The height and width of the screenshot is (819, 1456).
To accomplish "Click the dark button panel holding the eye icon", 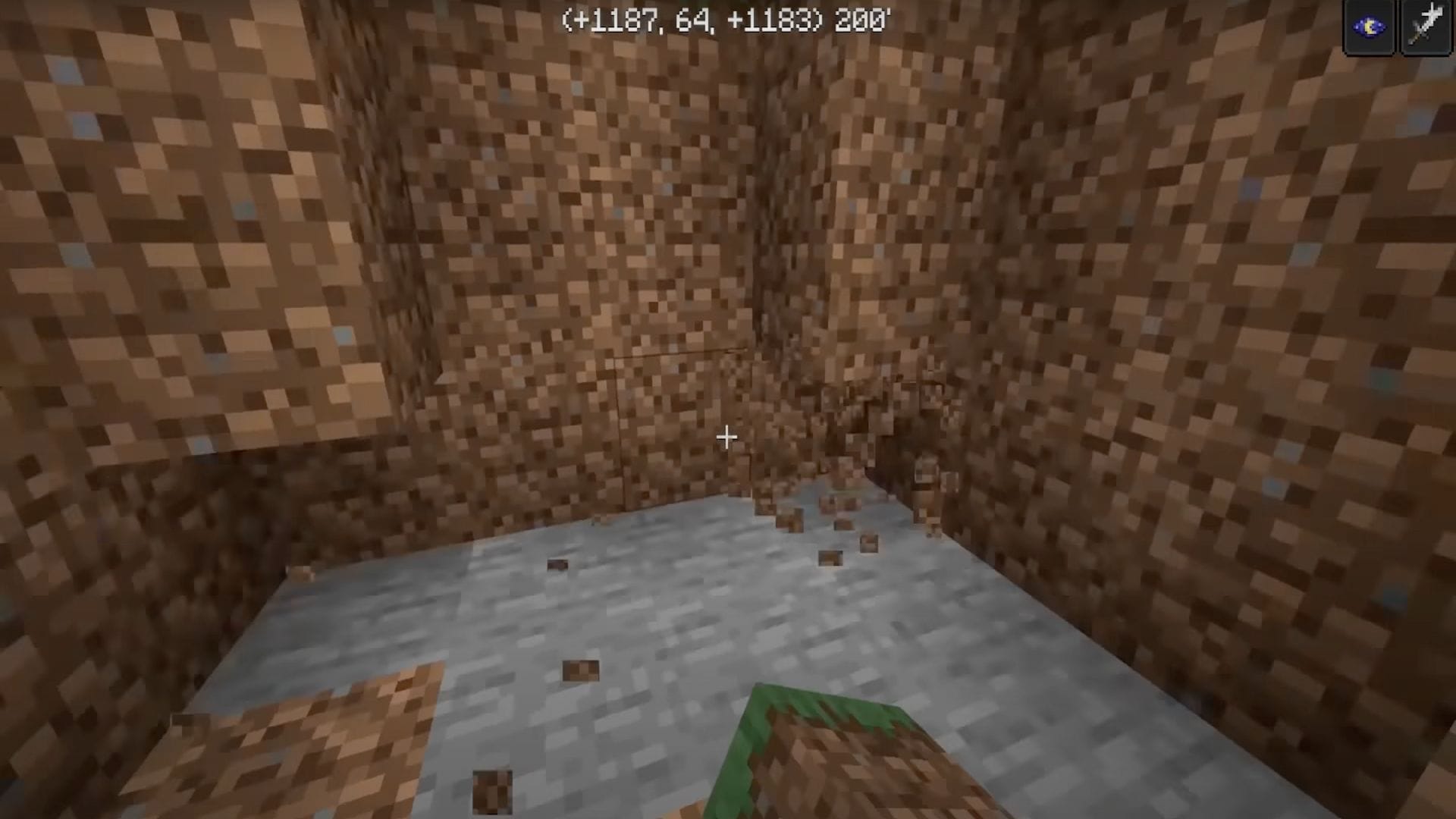I will point(1369,27).
